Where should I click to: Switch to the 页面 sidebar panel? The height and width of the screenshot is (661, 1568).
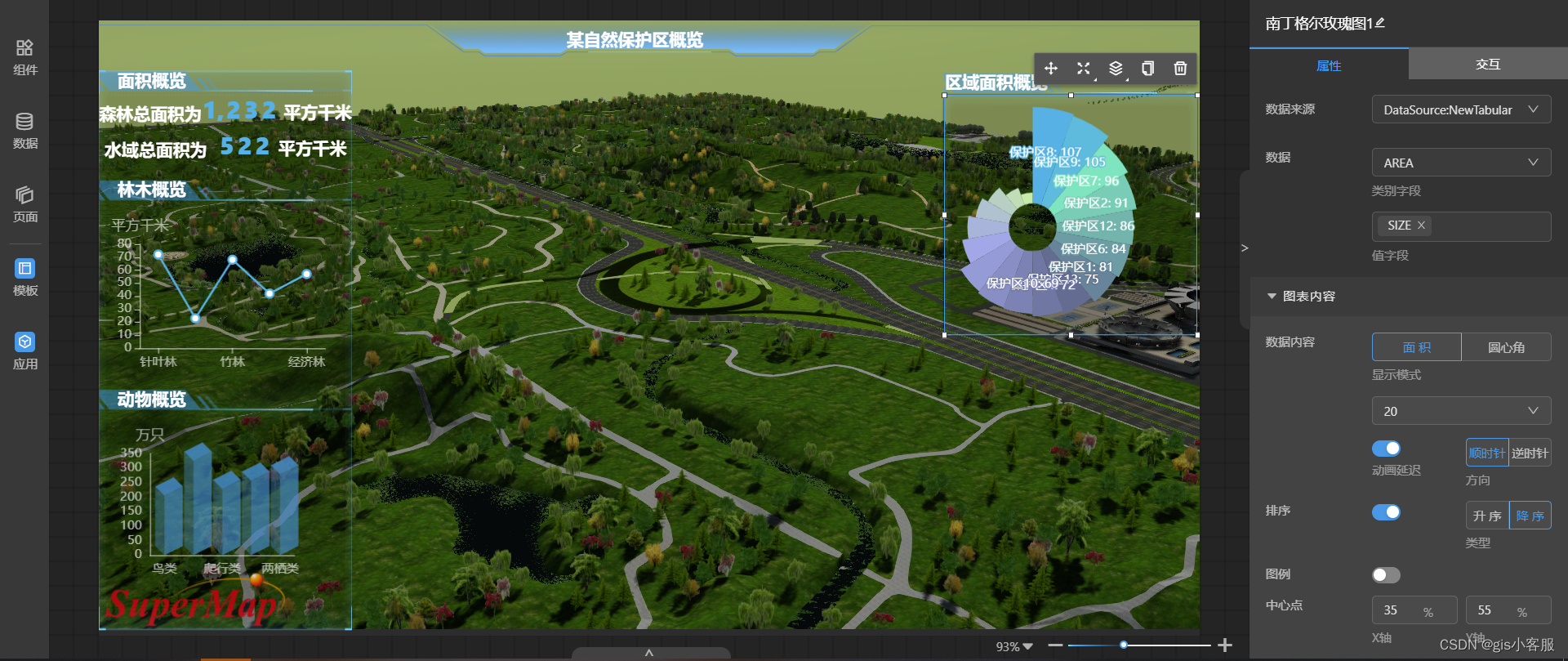click(24, 204)
